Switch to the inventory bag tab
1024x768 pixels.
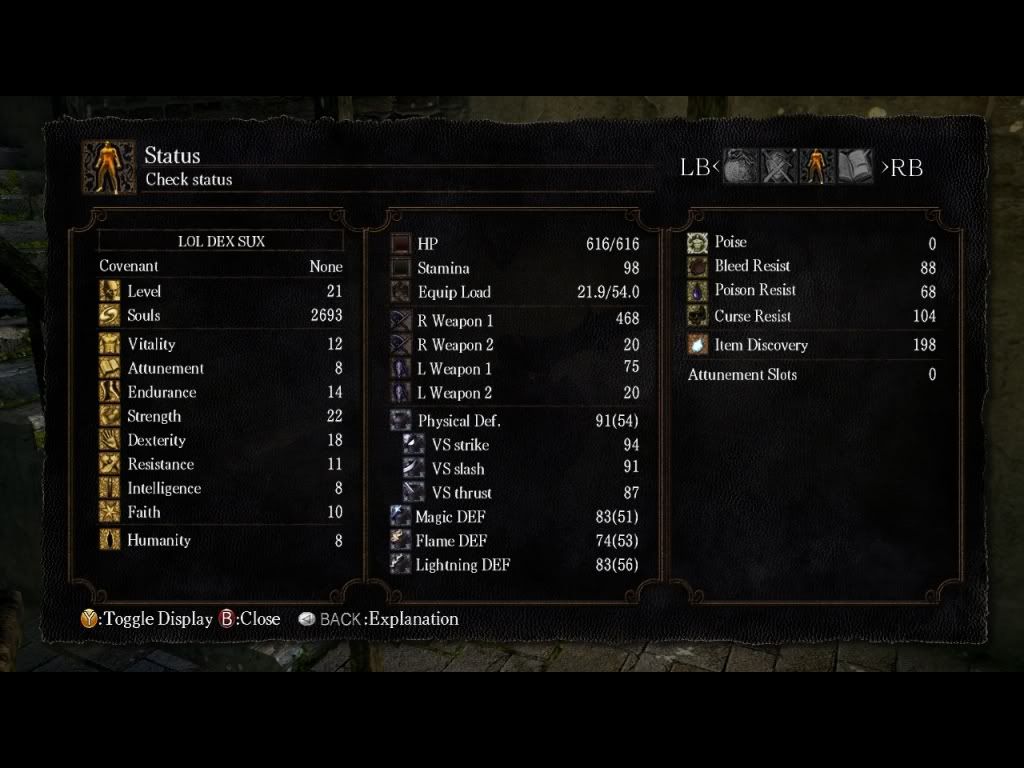740,167
